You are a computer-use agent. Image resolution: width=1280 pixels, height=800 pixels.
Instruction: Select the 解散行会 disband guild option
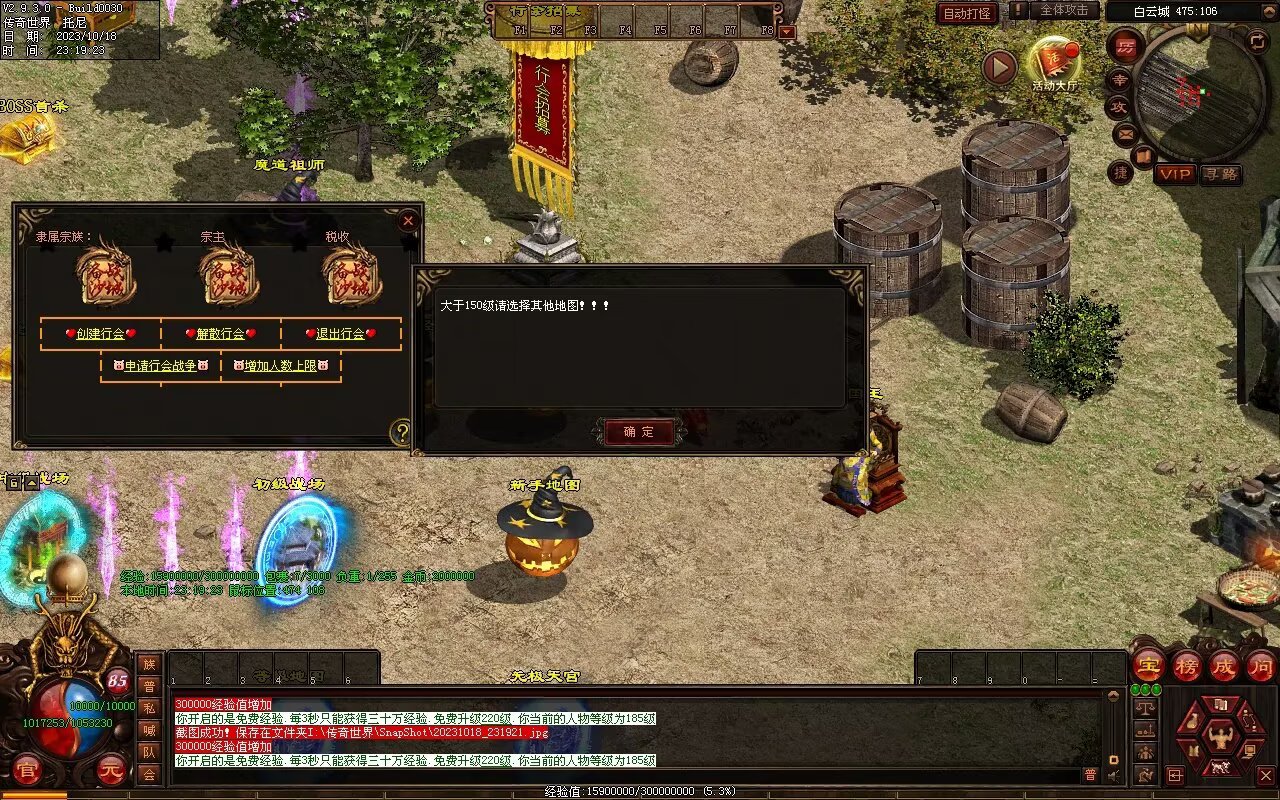[x=220, y=334]
